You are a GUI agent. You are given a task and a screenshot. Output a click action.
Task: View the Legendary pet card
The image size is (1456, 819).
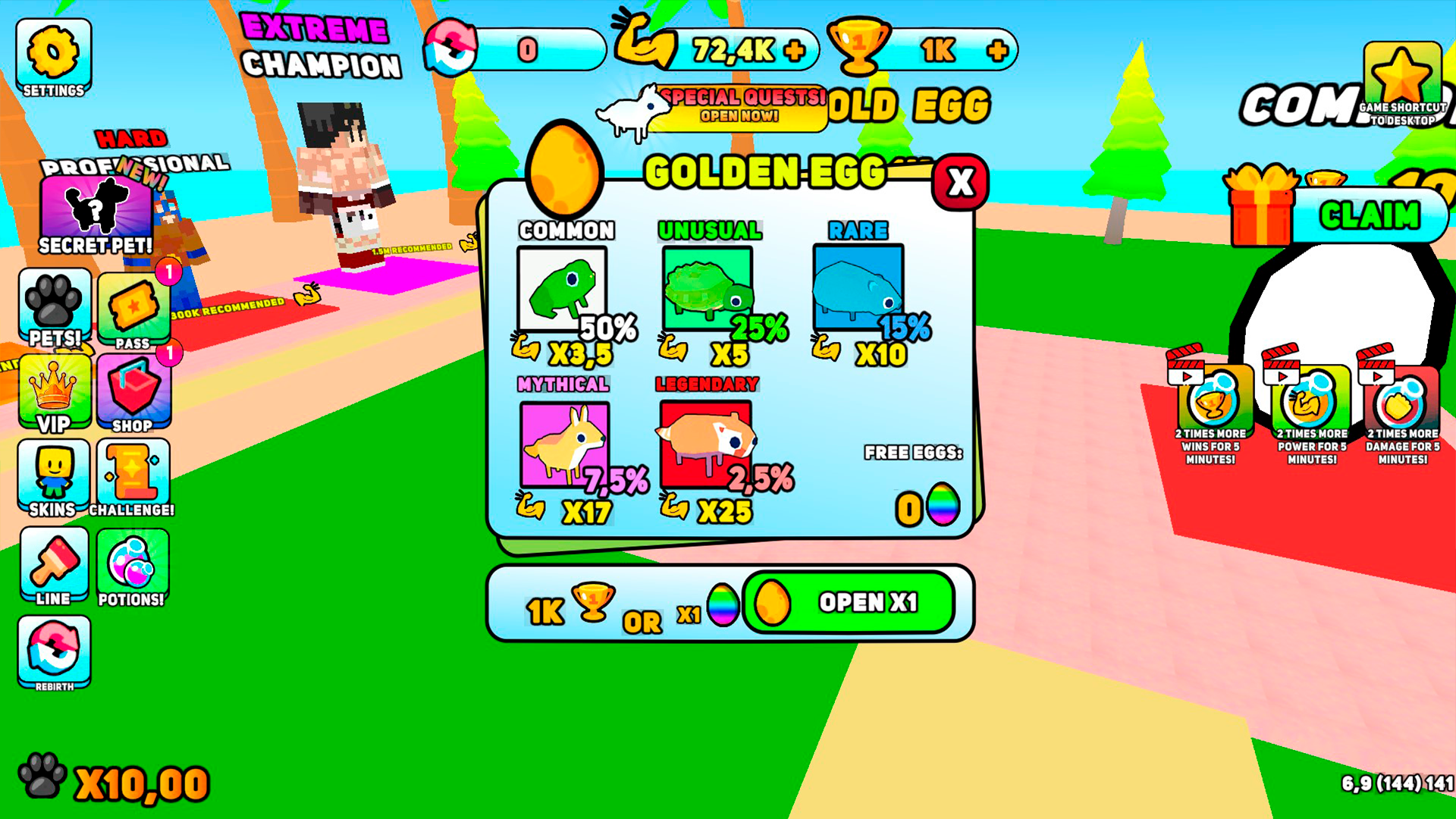[x=705, y=444]
